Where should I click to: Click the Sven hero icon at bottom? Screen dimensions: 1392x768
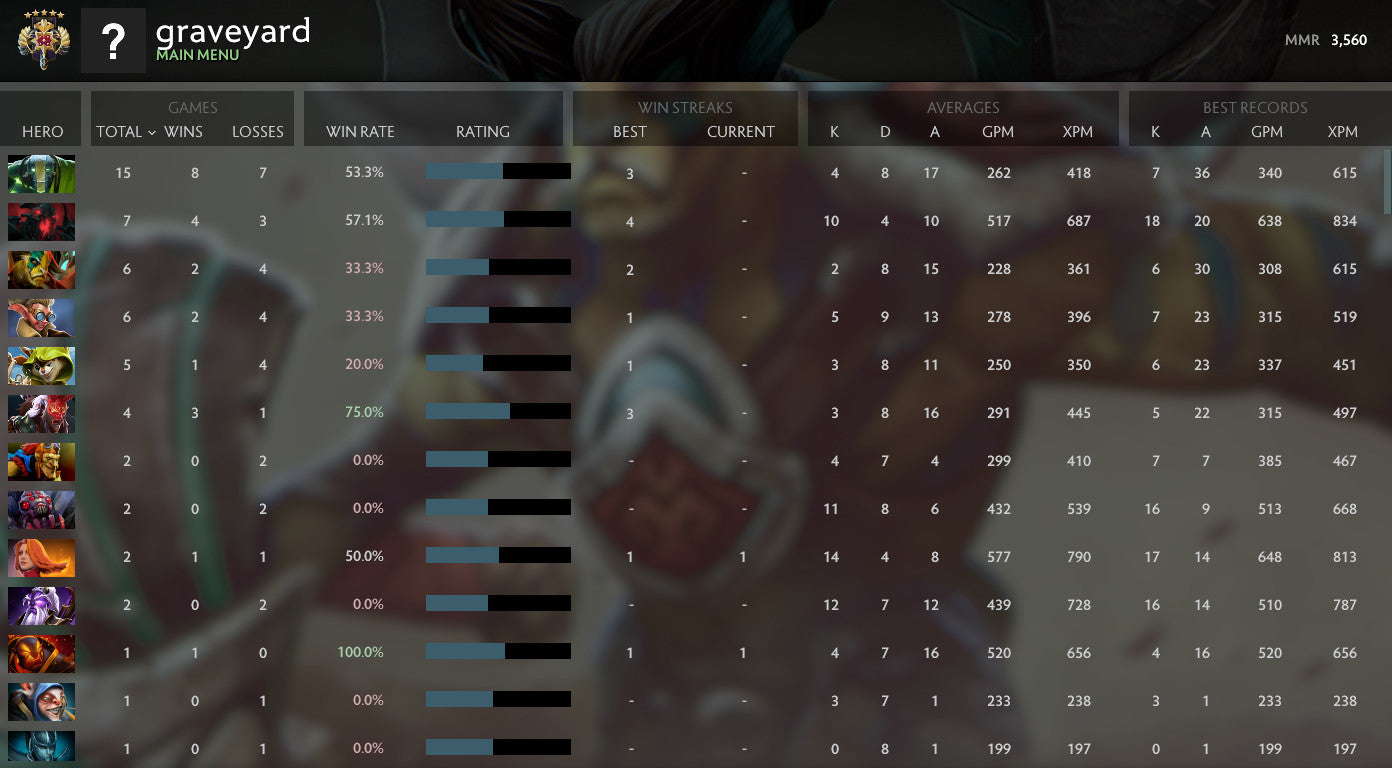point(41,747)
